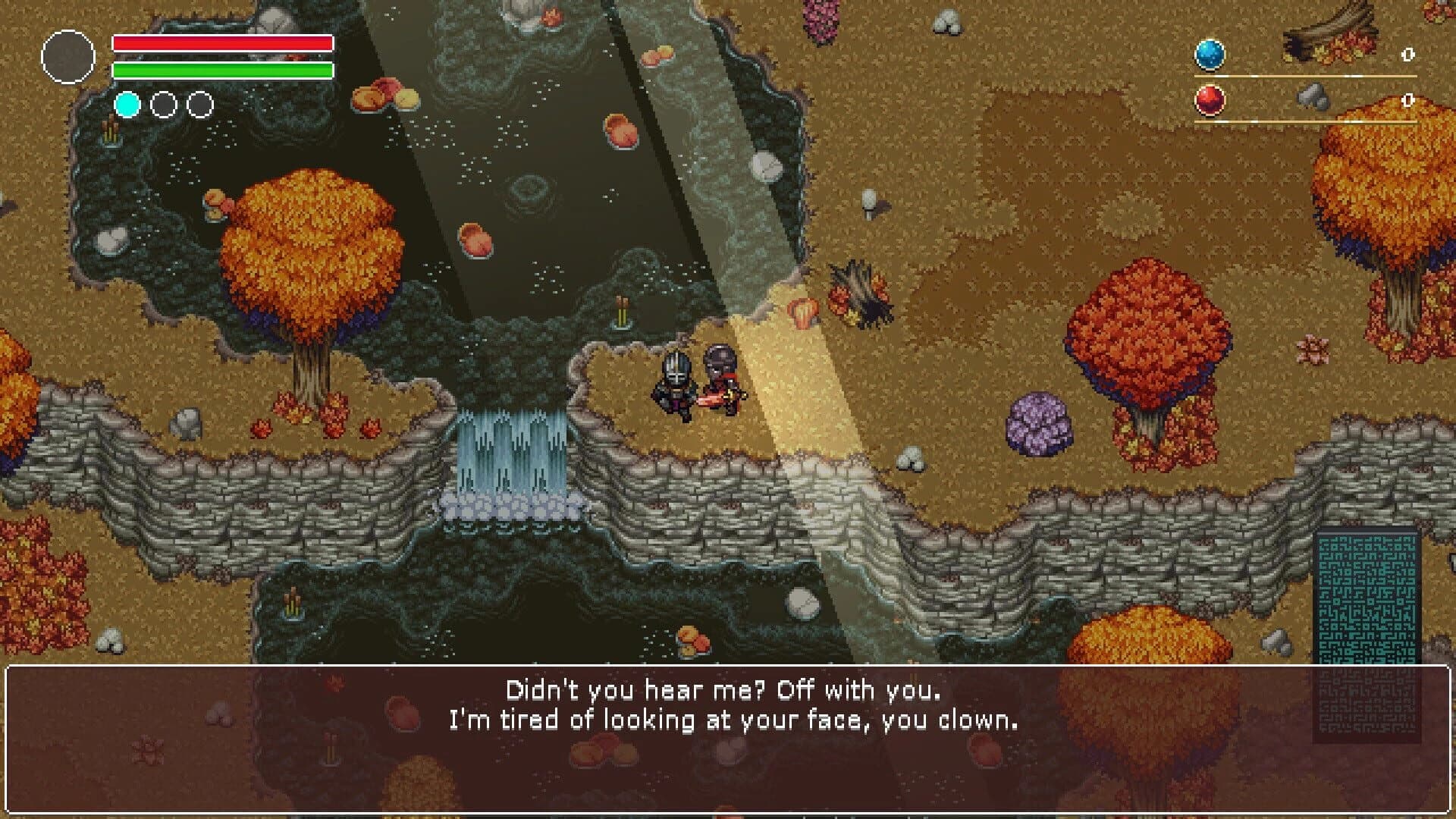
Task: Click the red orb currency icon
Action: coord(1211,100)
